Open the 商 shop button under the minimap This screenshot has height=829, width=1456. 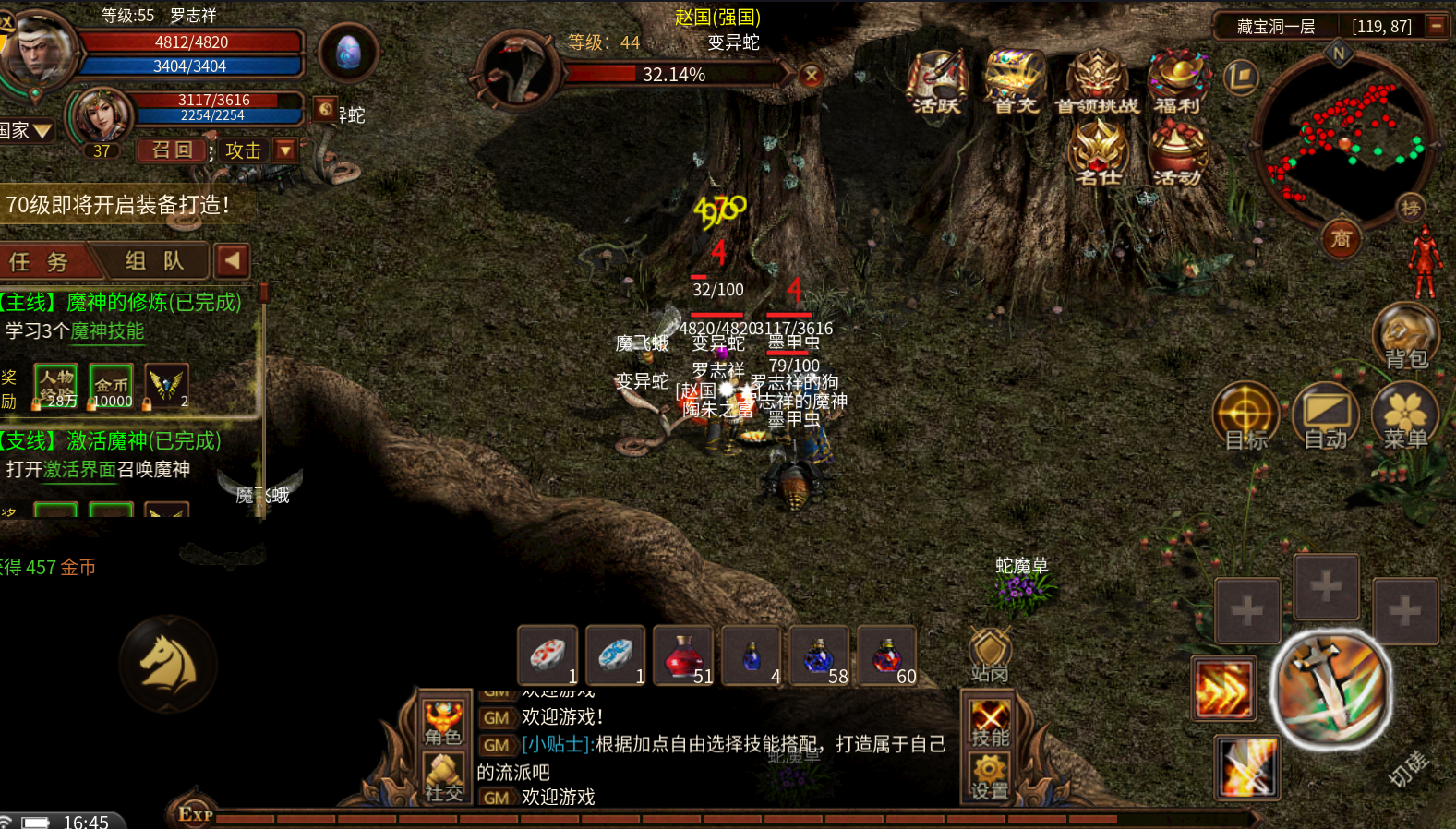[x=1341, y=239]
